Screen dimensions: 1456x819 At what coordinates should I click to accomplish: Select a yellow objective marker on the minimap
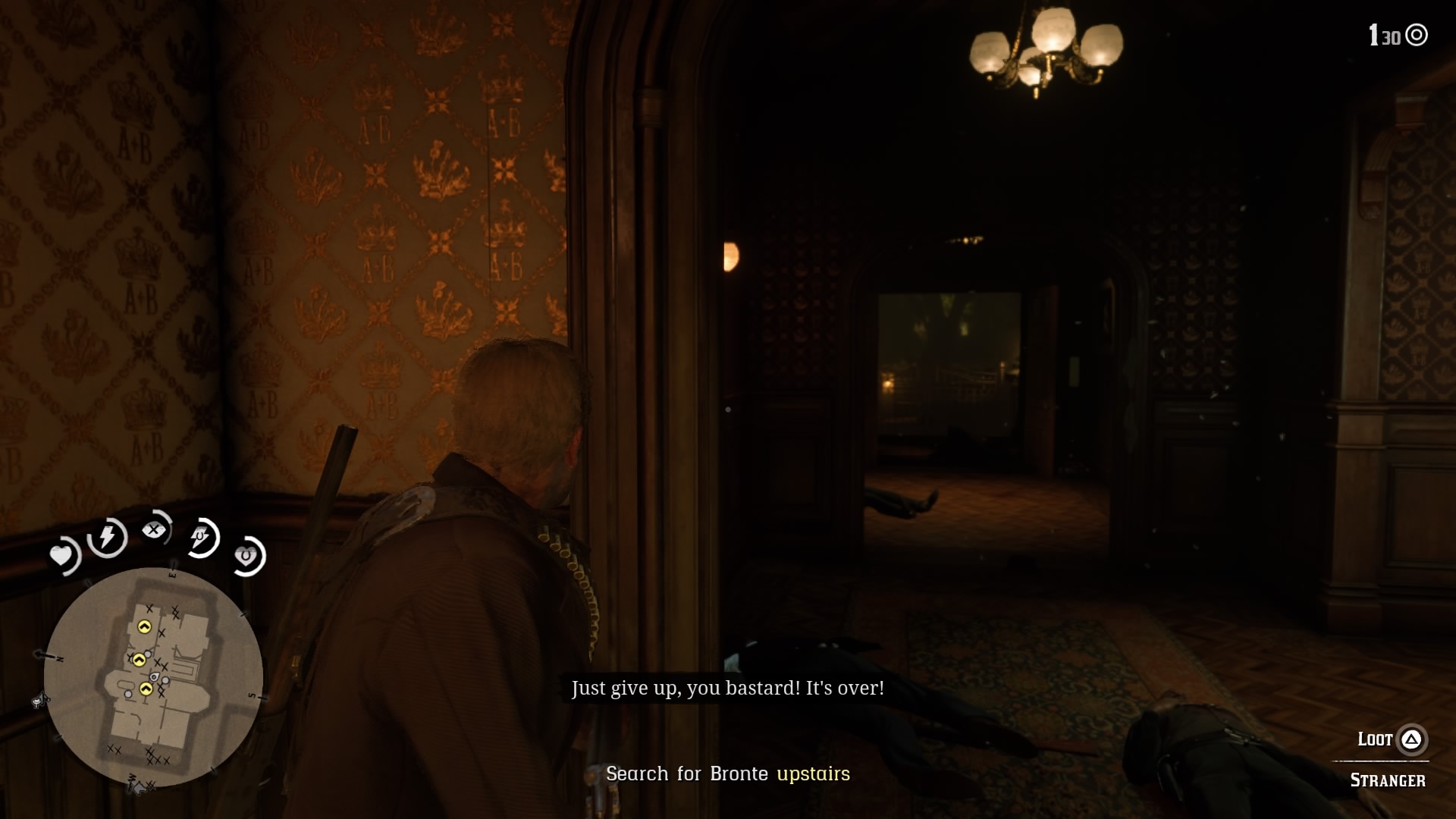[x=145, y=627]
